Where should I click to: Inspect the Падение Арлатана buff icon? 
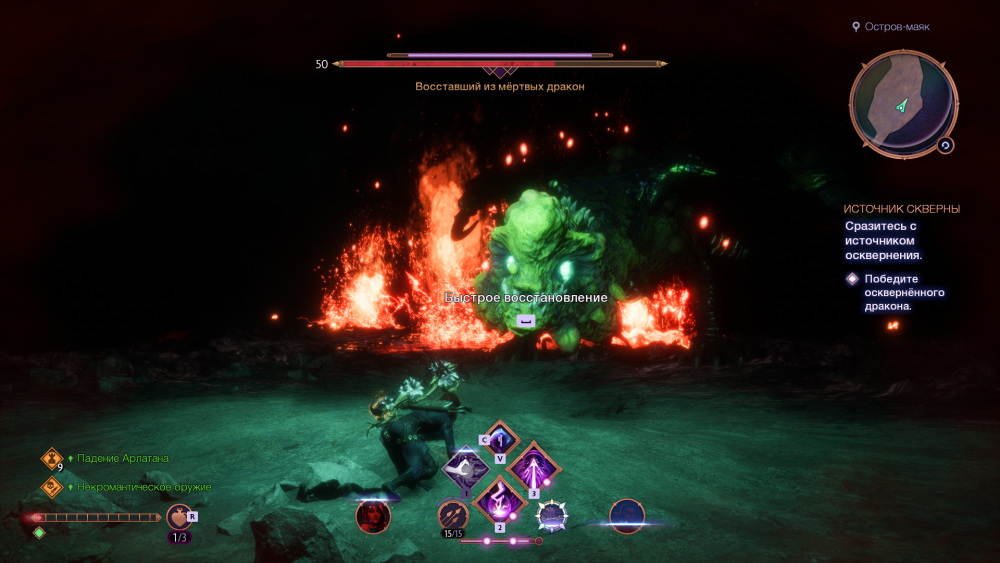[52, 458]
